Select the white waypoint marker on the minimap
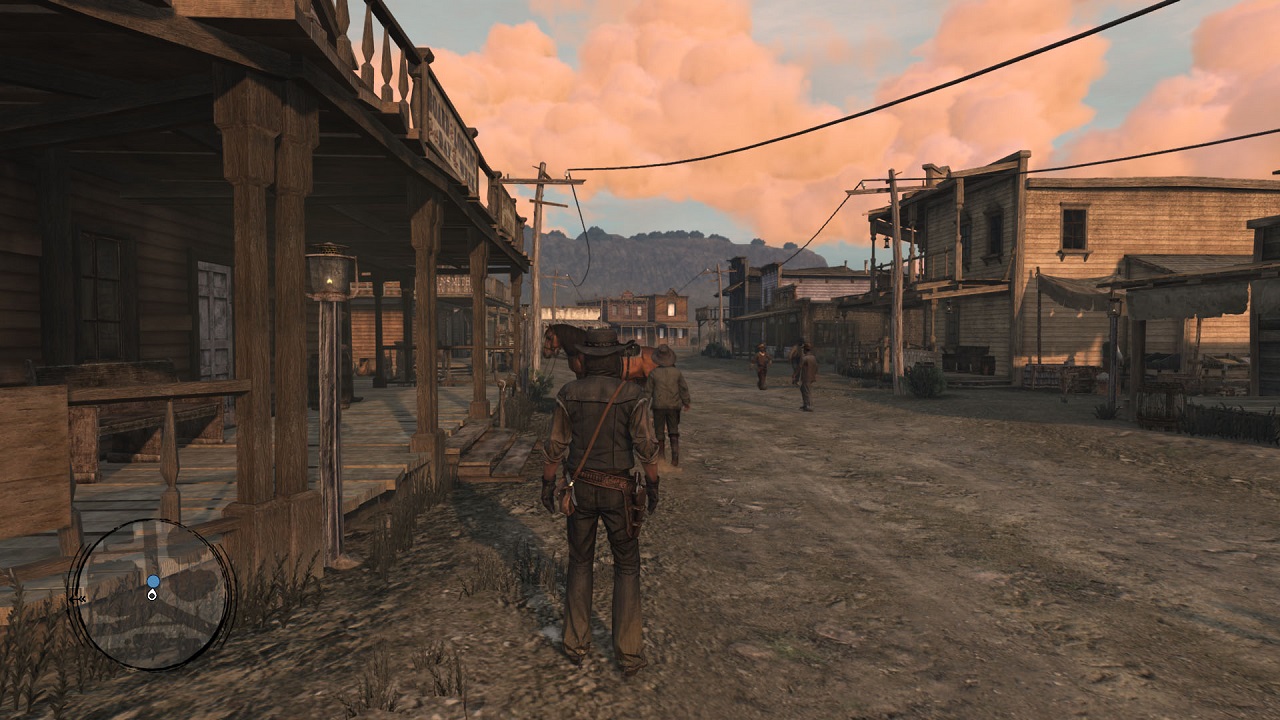 pyautogui.click(x=153, y=596)
